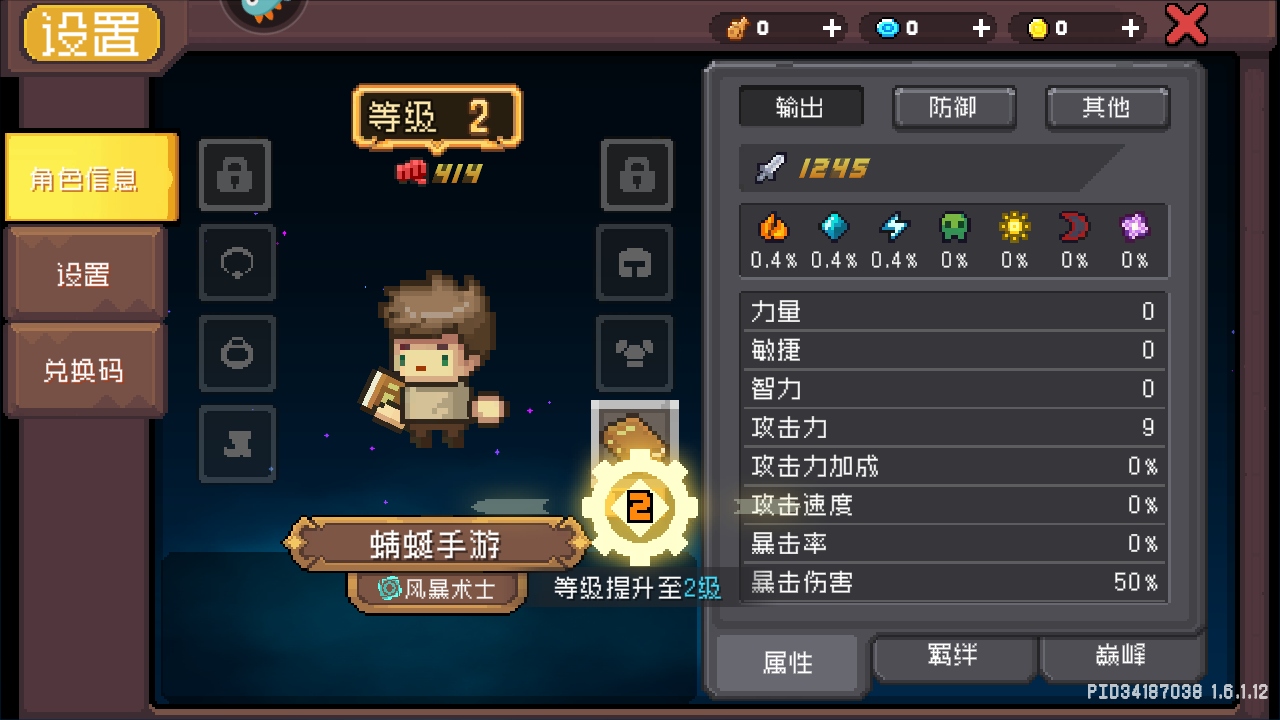This screenshot has height=720, width=1280.
Task: Add more blue gem currency
Action: point(981,28)
